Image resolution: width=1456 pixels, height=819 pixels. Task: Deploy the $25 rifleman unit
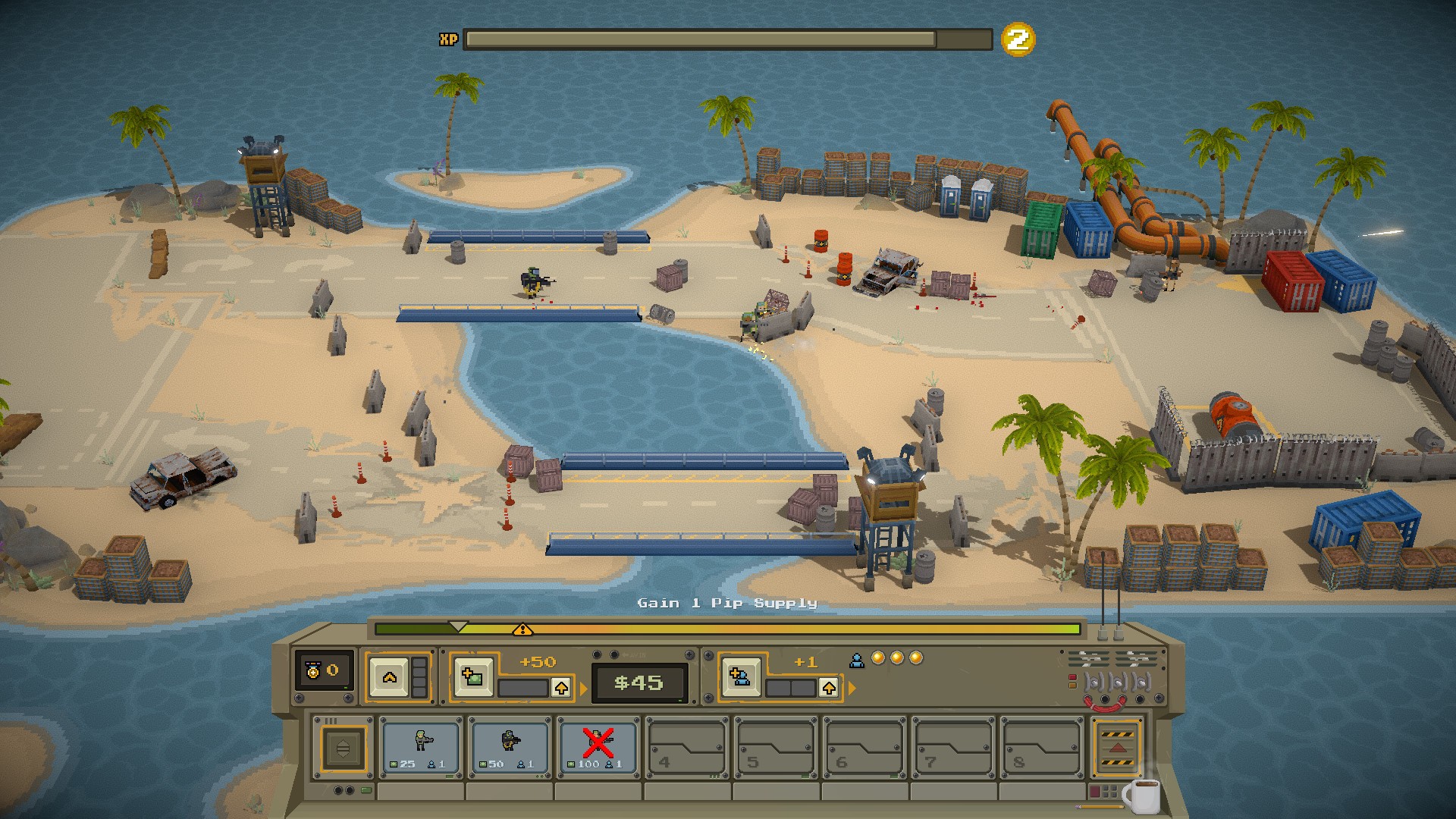(421, 747)
